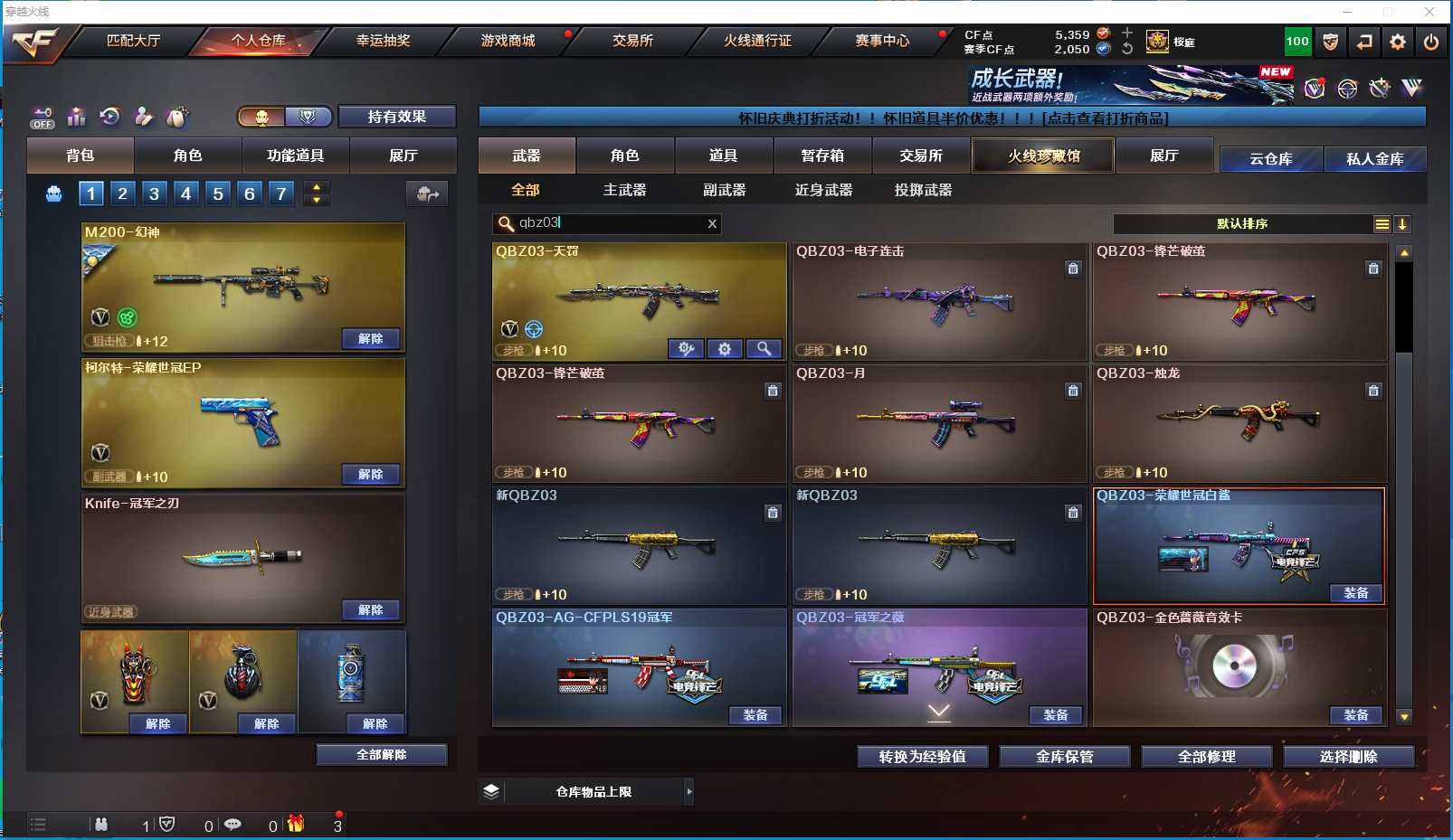Open the 默认排序 sort dropdown

coord(1241,224)
